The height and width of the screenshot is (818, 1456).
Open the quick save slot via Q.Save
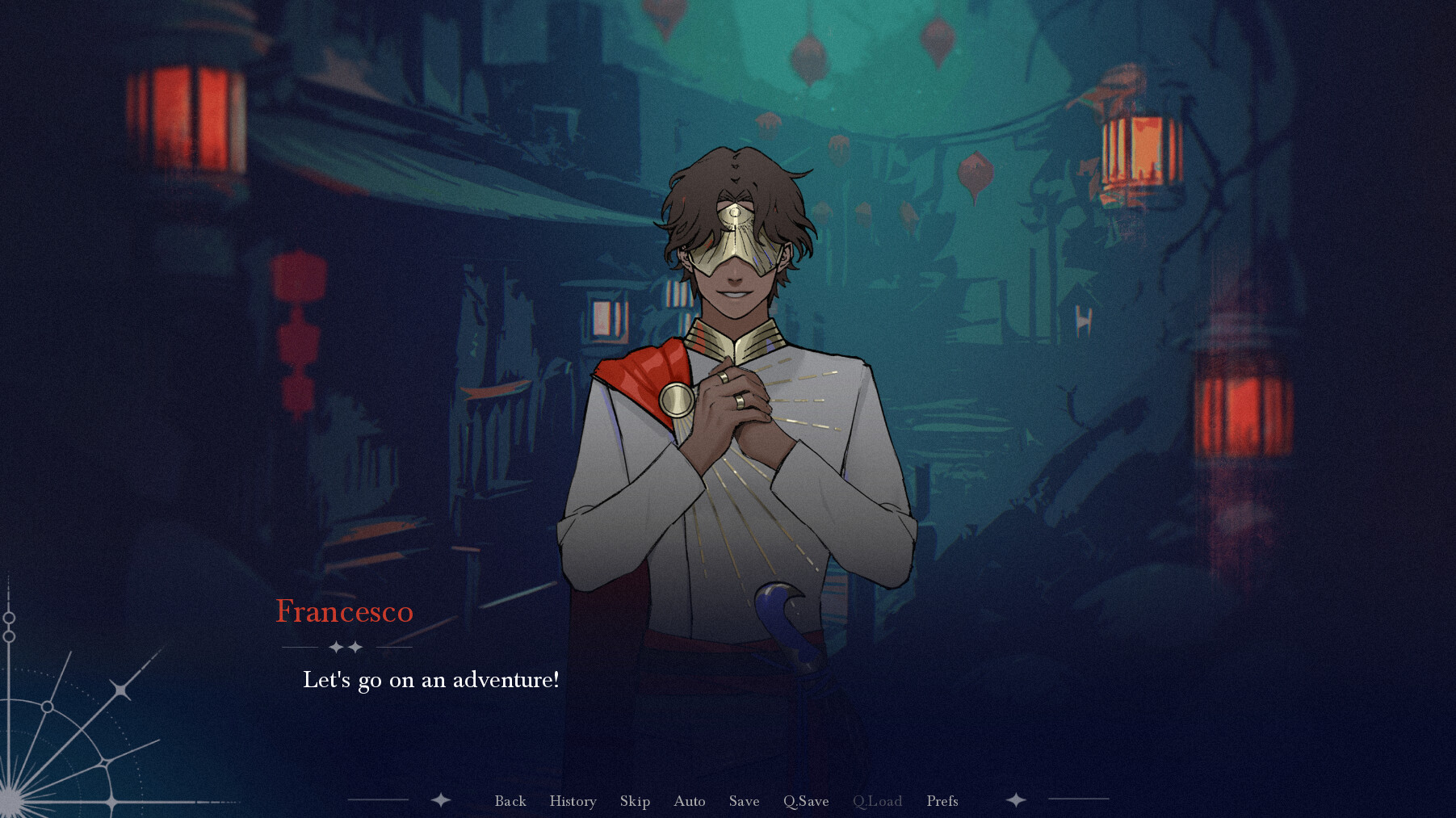(805, 800)
